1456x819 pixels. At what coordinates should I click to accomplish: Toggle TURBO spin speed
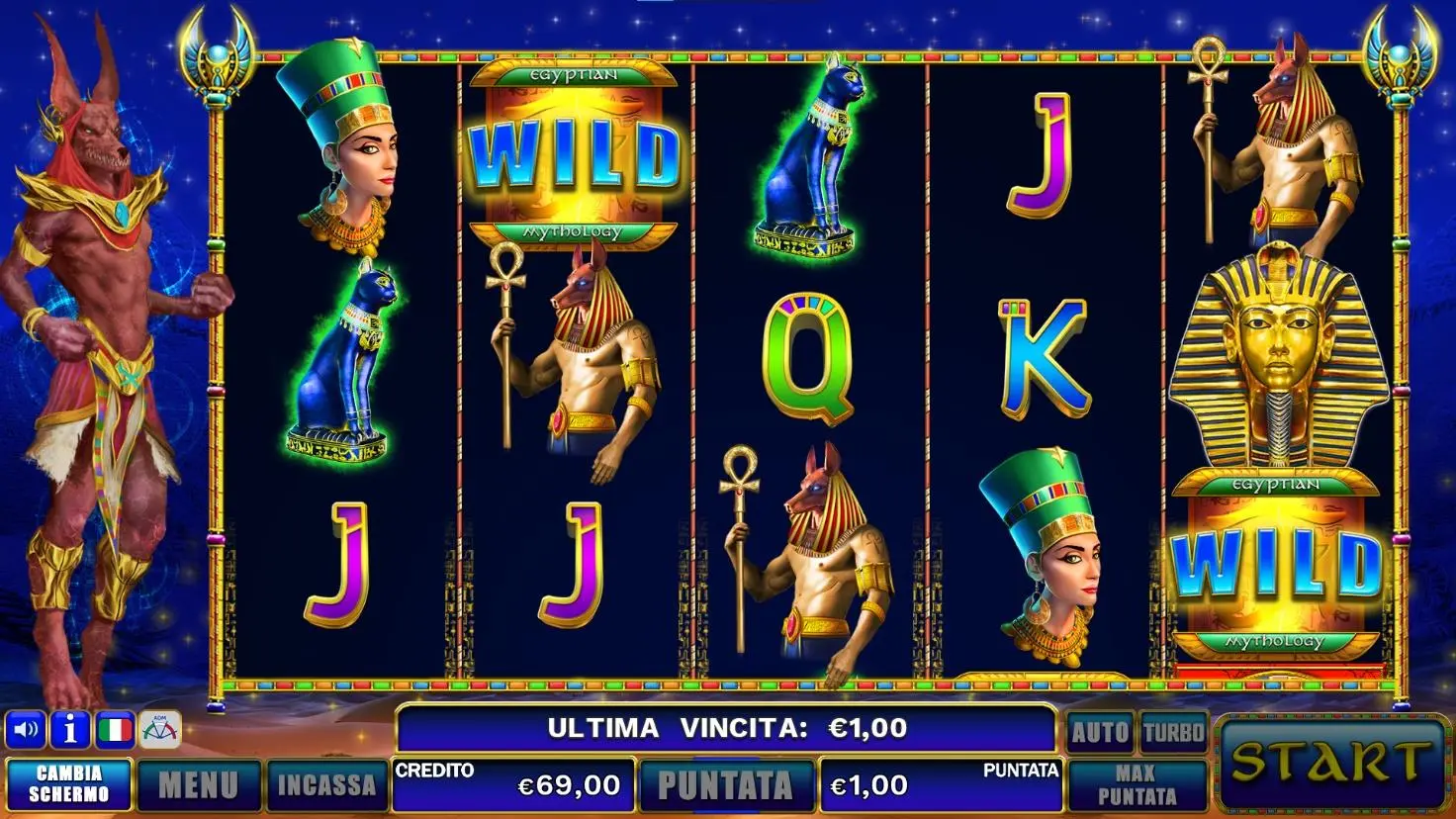tap(1174, 733)
